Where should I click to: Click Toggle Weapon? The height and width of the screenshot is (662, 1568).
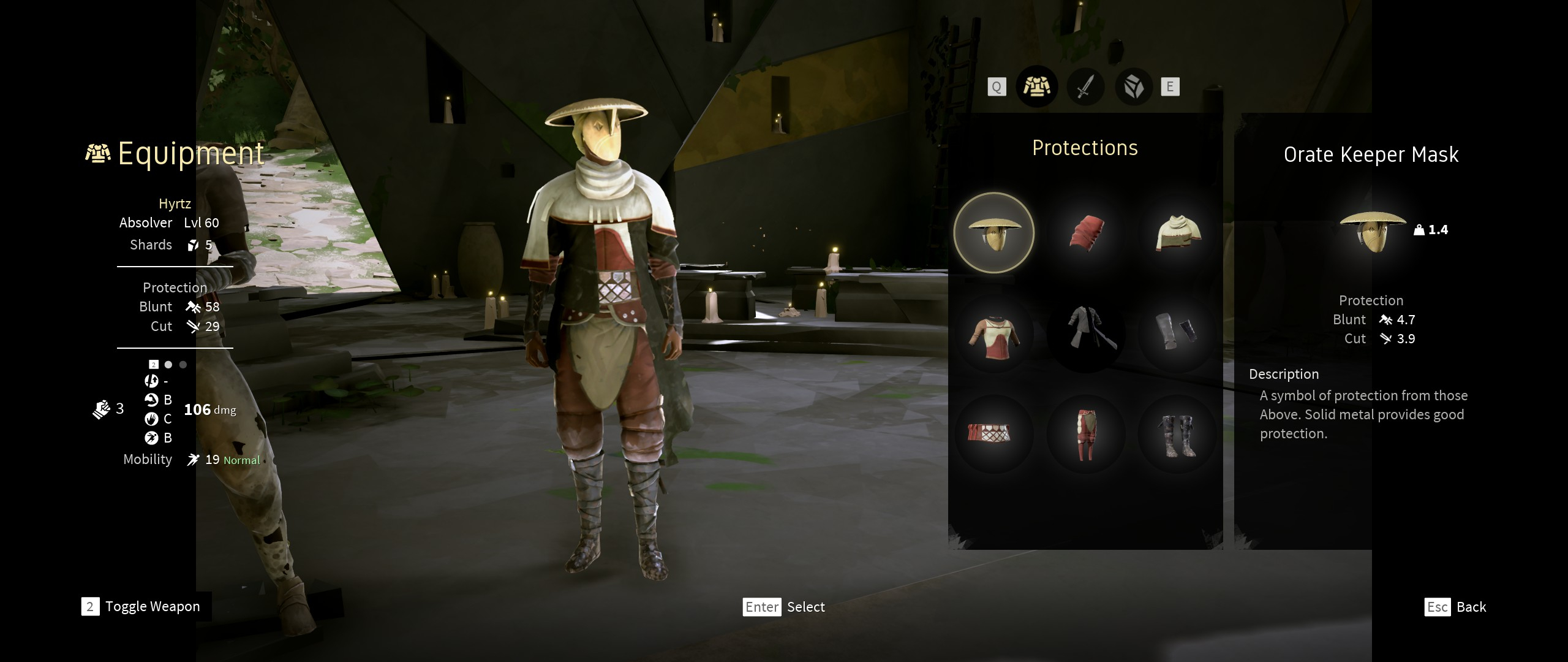coord(141,606)
